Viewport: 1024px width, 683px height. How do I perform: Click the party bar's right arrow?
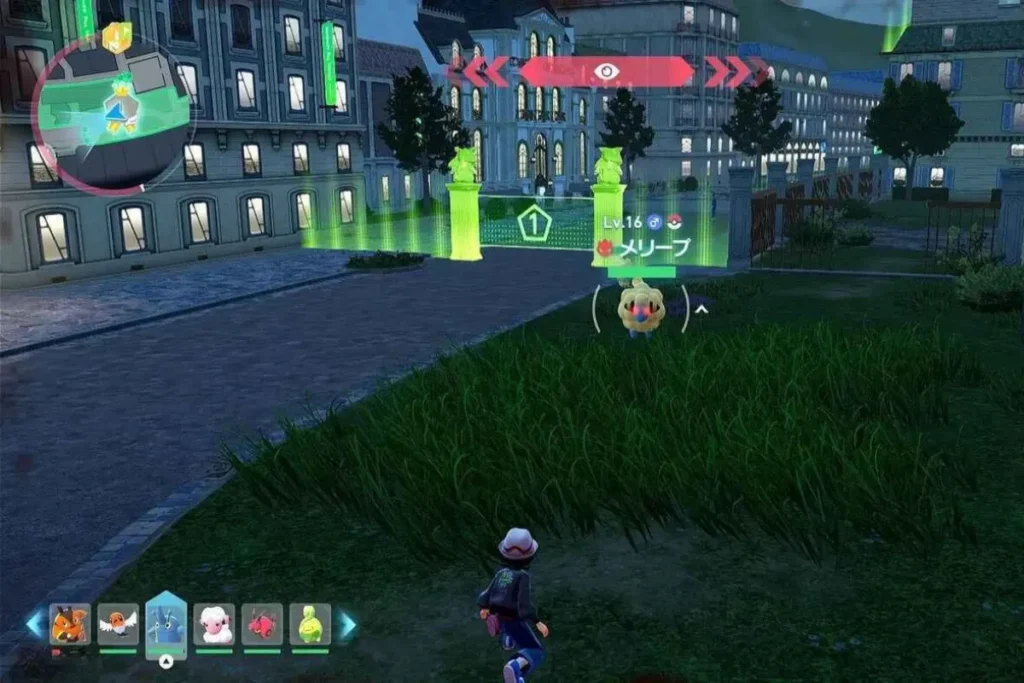coord(347,624)
